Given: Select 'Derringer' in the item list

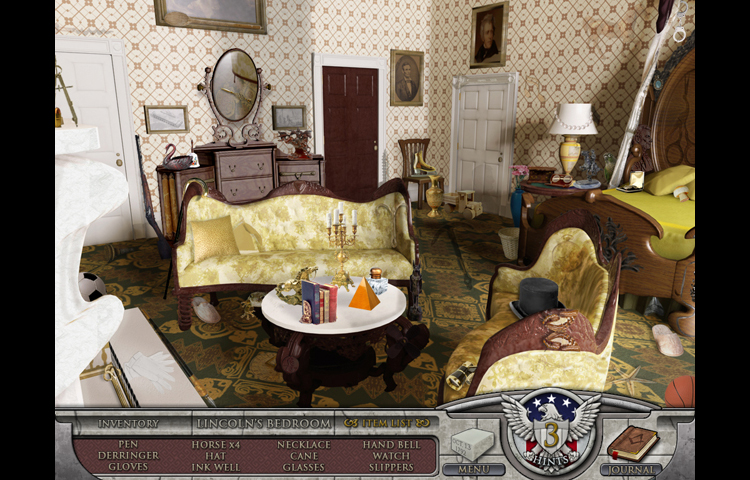Looking at the screenshot, I should tap(127, 455).
